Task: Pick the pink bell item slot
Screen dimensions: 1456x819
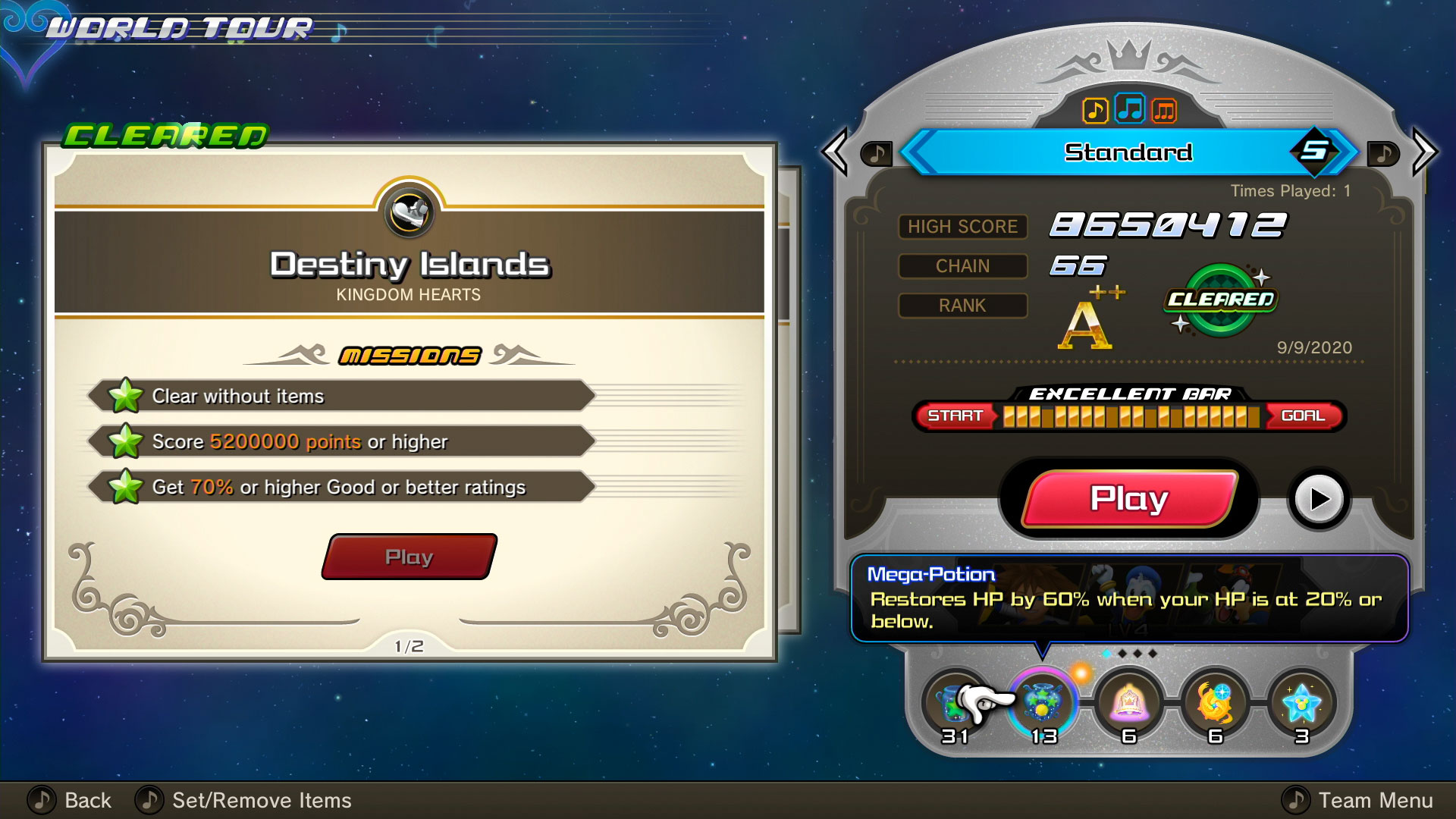Action: pos(1129,704)
